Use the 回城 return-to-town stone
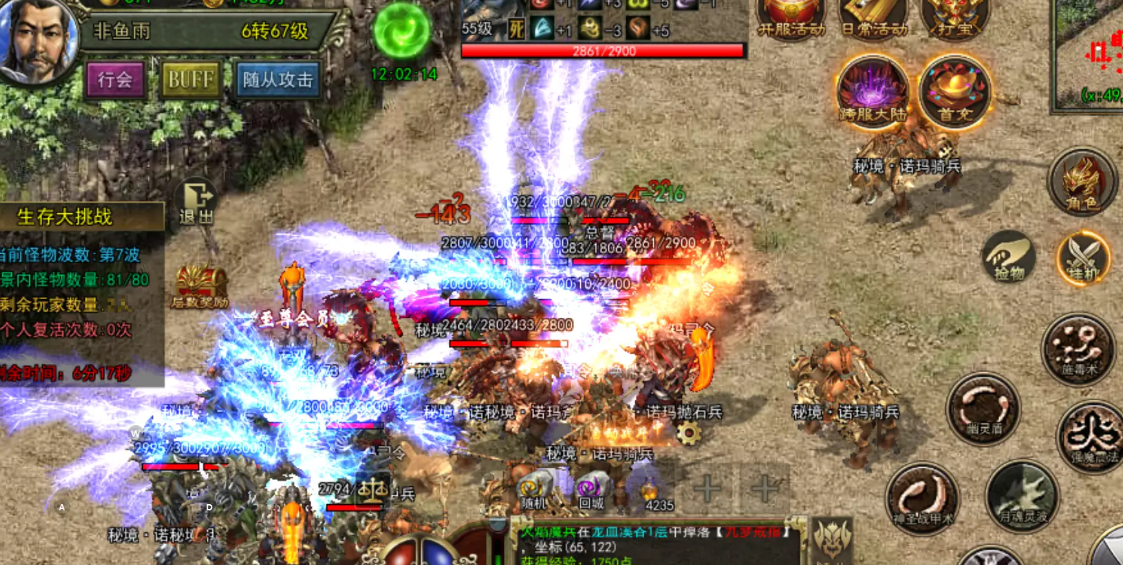The image size is (1123, 565). (x=592, y=488)
